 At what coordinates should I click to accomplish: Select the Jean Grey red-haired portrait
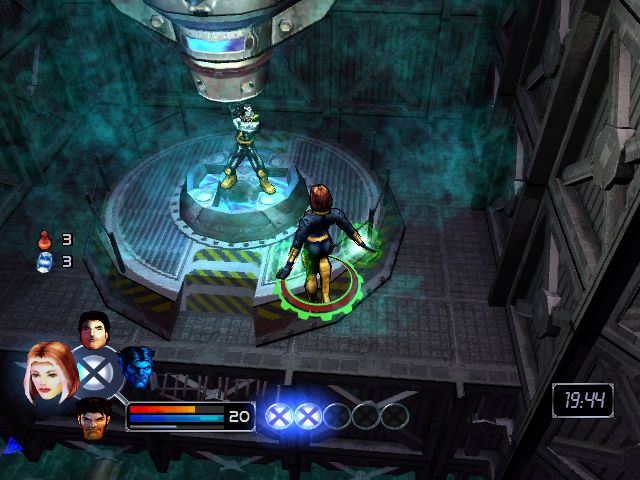pos(48,369)
